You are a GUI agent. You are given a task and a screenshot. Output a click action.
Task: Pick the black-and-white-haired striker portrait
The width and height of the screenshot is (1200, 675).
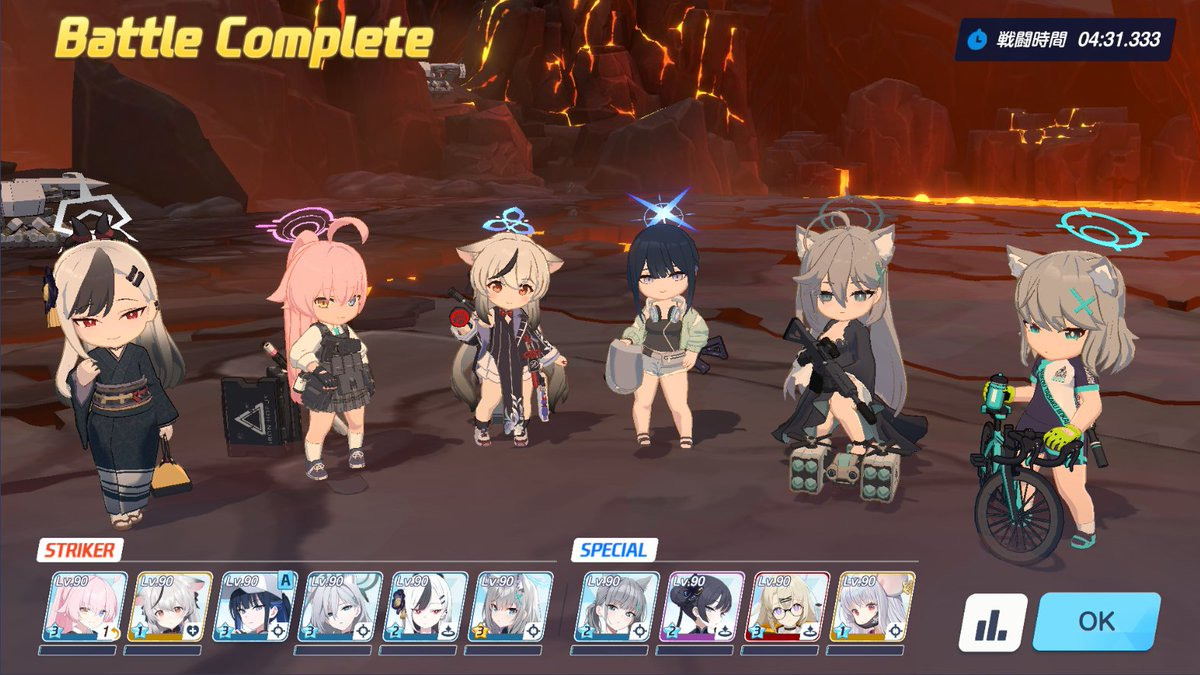point(427,606)
